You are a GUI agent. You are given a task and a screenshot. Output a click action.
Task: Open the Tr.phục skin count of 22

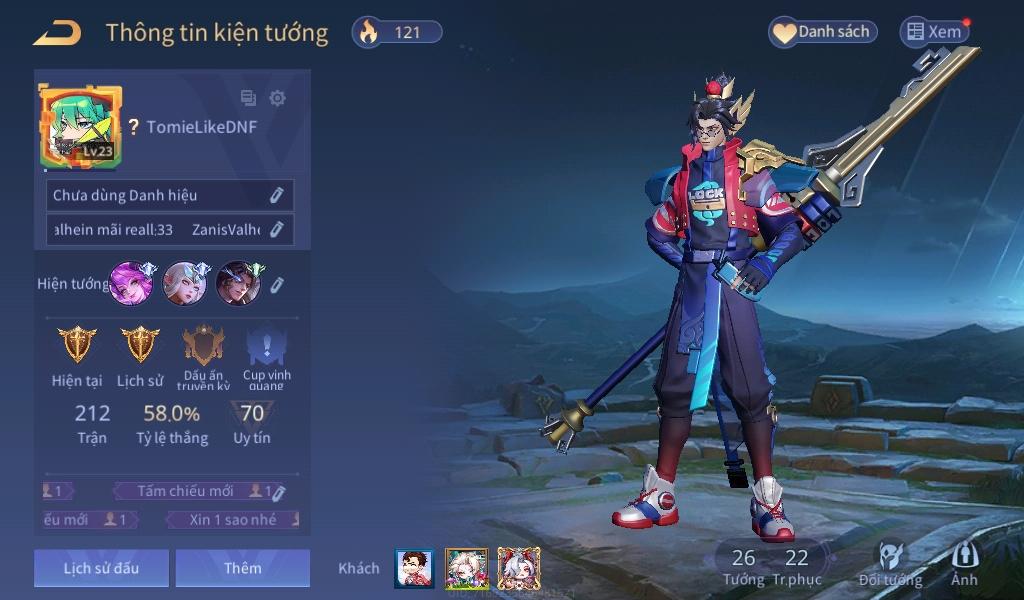tap(797, 566)
